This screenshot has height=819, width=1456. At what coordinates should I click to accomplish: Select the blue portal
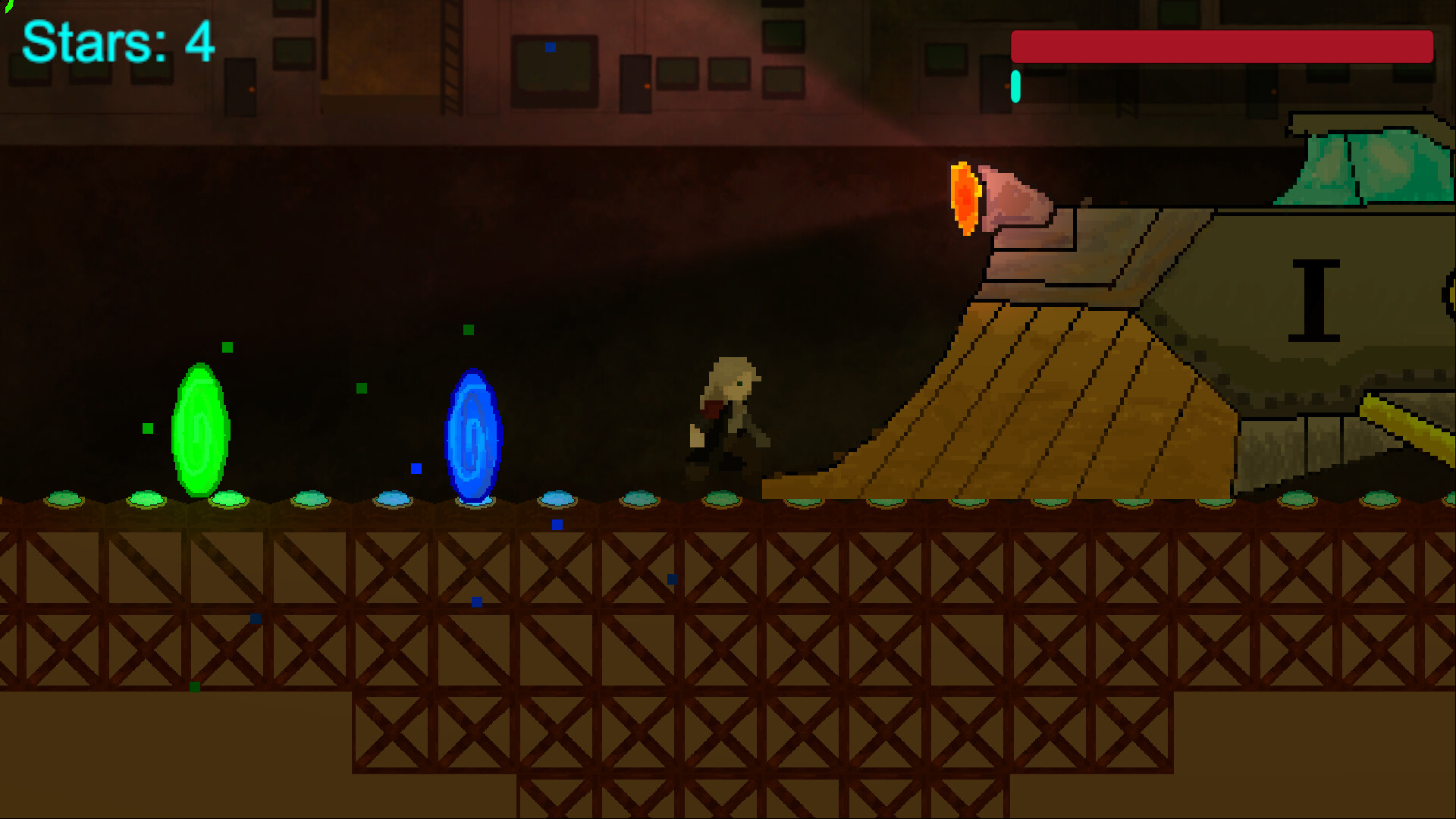click(x=475, y=434)
